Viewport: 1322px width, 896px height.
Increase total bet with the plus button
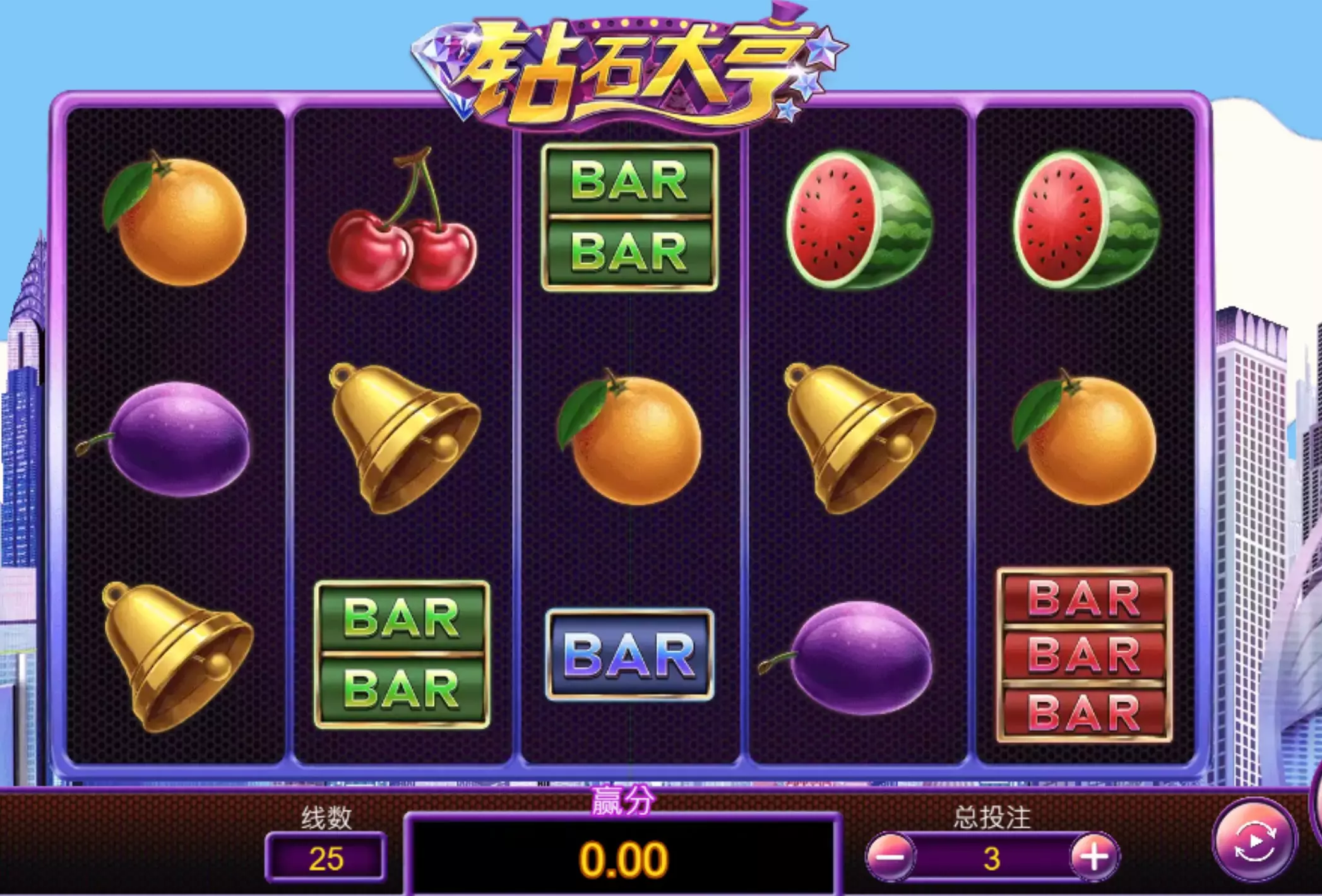click(x=1093, y=857)
